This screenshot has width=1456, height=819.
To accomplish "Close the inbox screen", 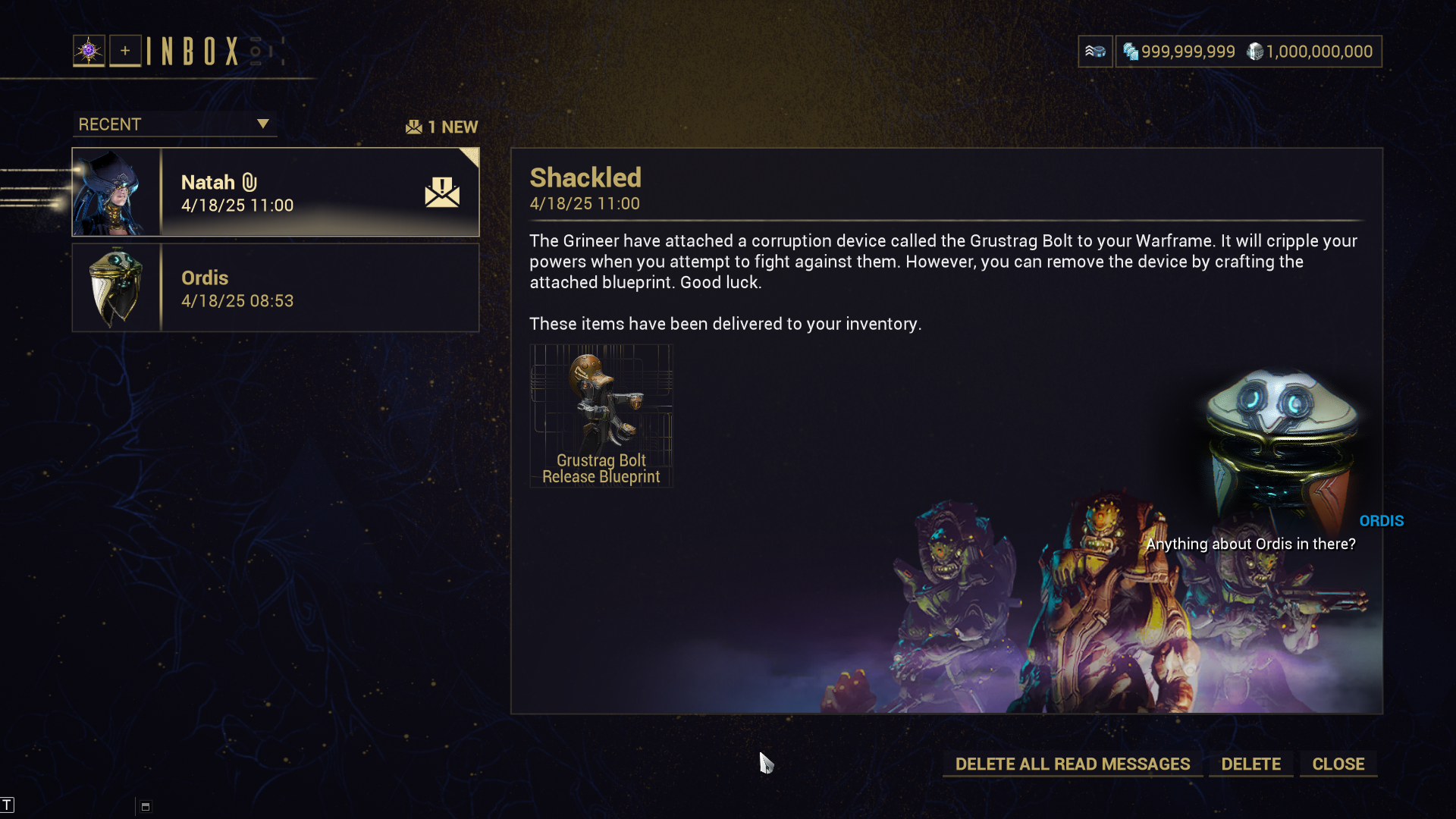I will pyautogui.click(x=1338, y=764).
